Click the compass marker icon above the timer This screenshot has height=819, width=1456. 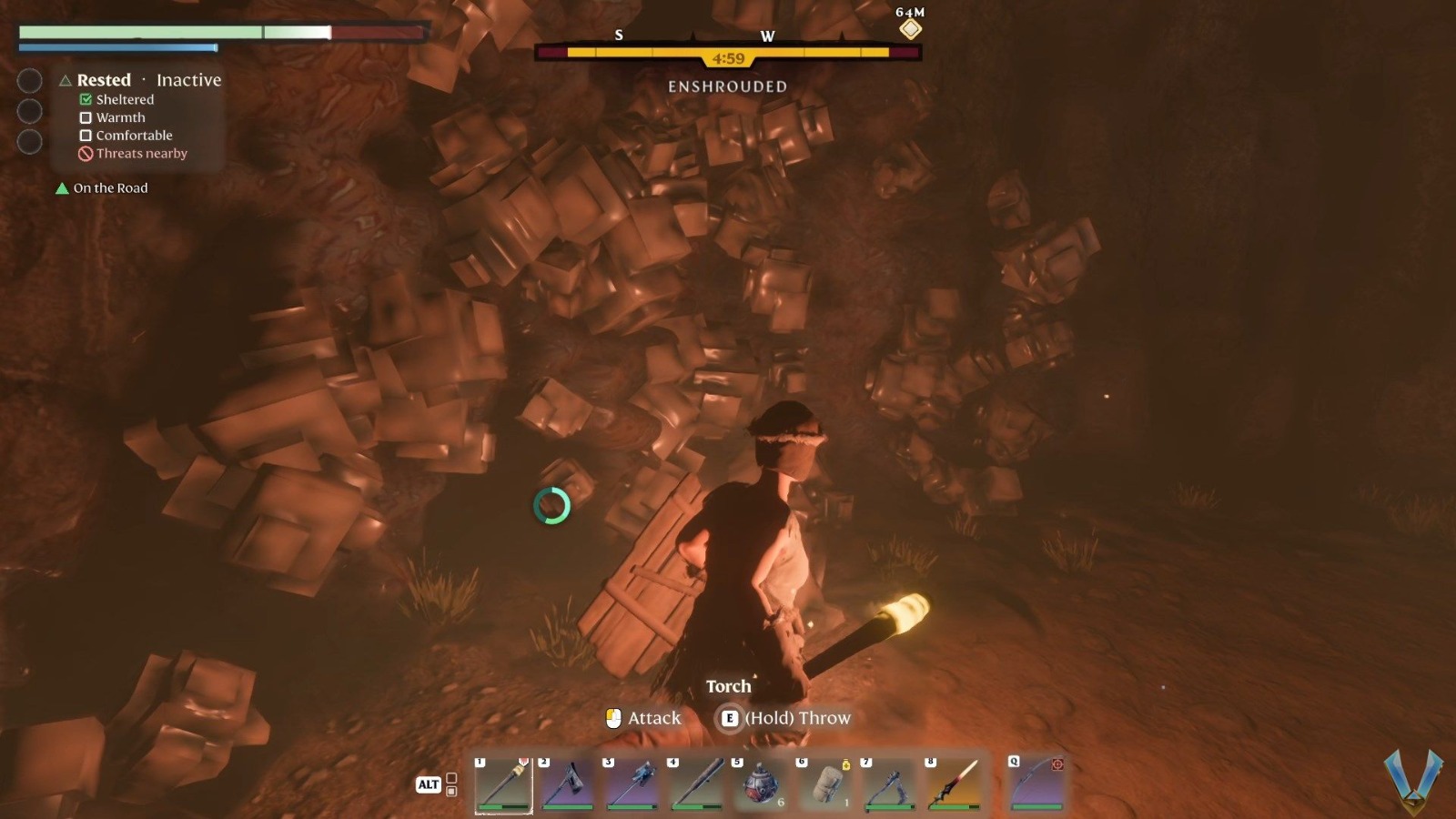[909, 28]
